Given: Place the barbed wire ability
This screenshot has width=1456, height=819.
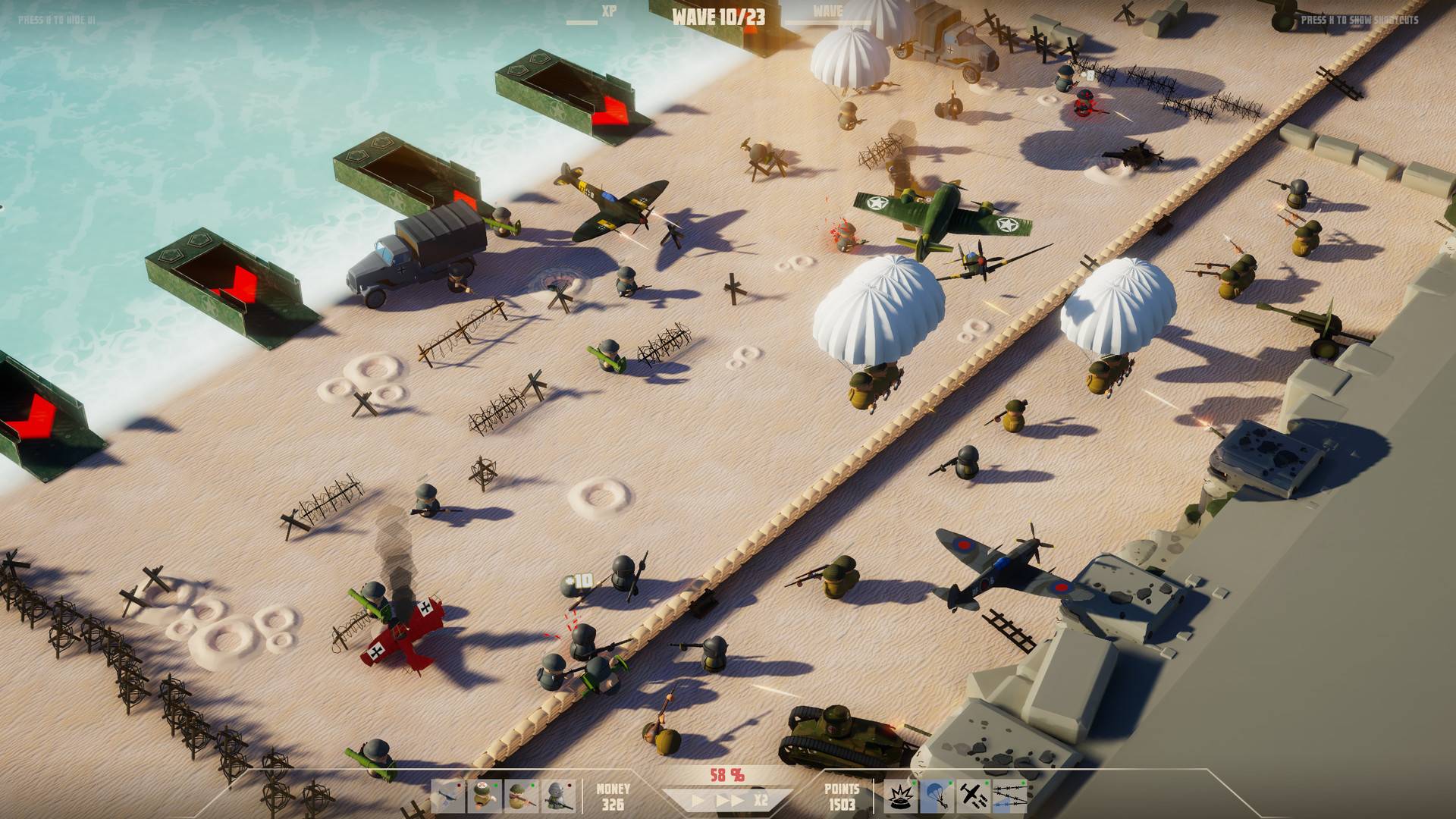Looking at the screenshot, I should pyautogui.click(x=1009, y=797).
